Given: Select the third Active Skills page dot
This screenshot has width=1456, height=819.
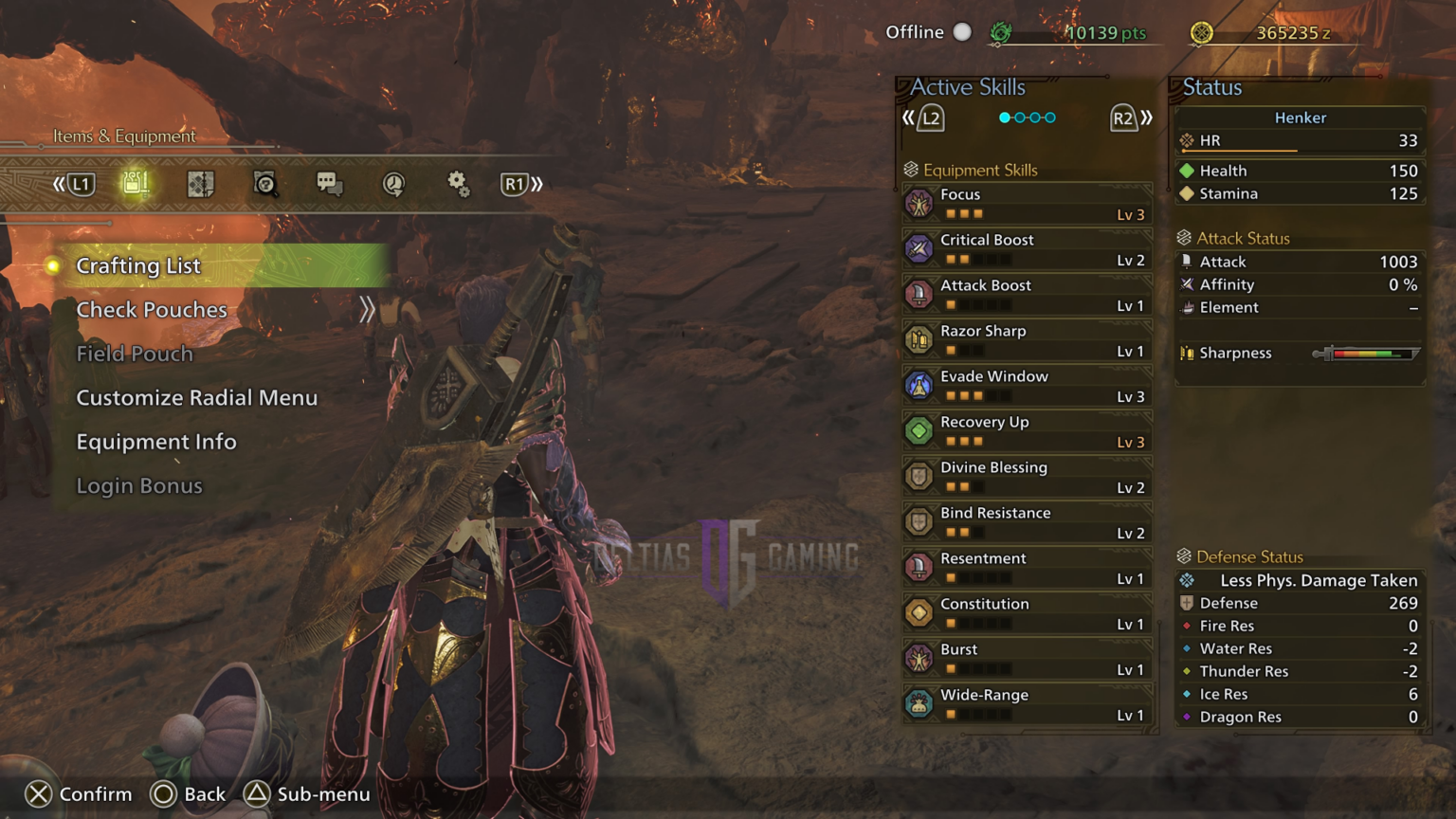Looking at the screenshot, I should coord(1037,118).
